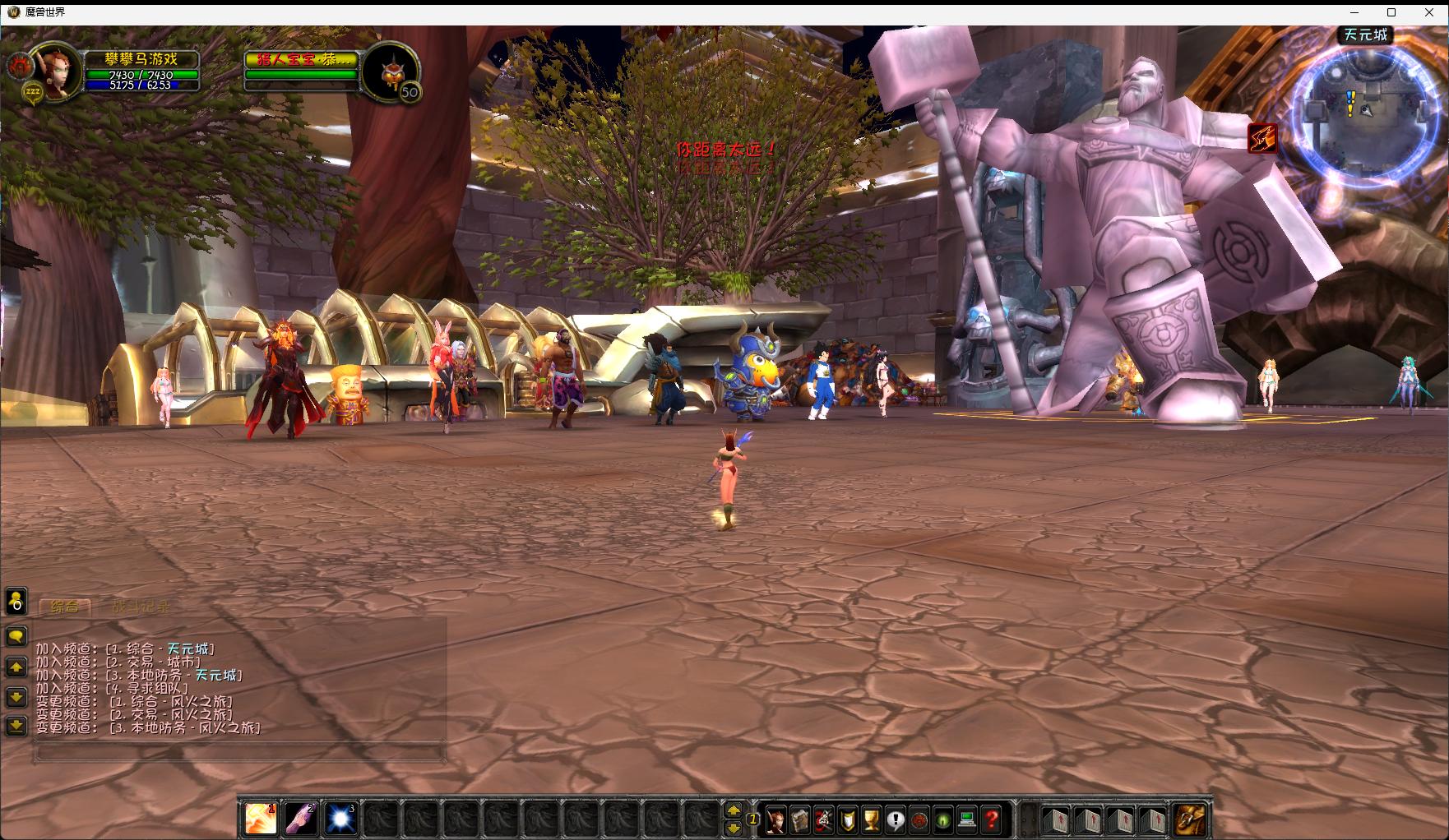
Task: Open help via the red question mark
Action: (x=992, y=819)
